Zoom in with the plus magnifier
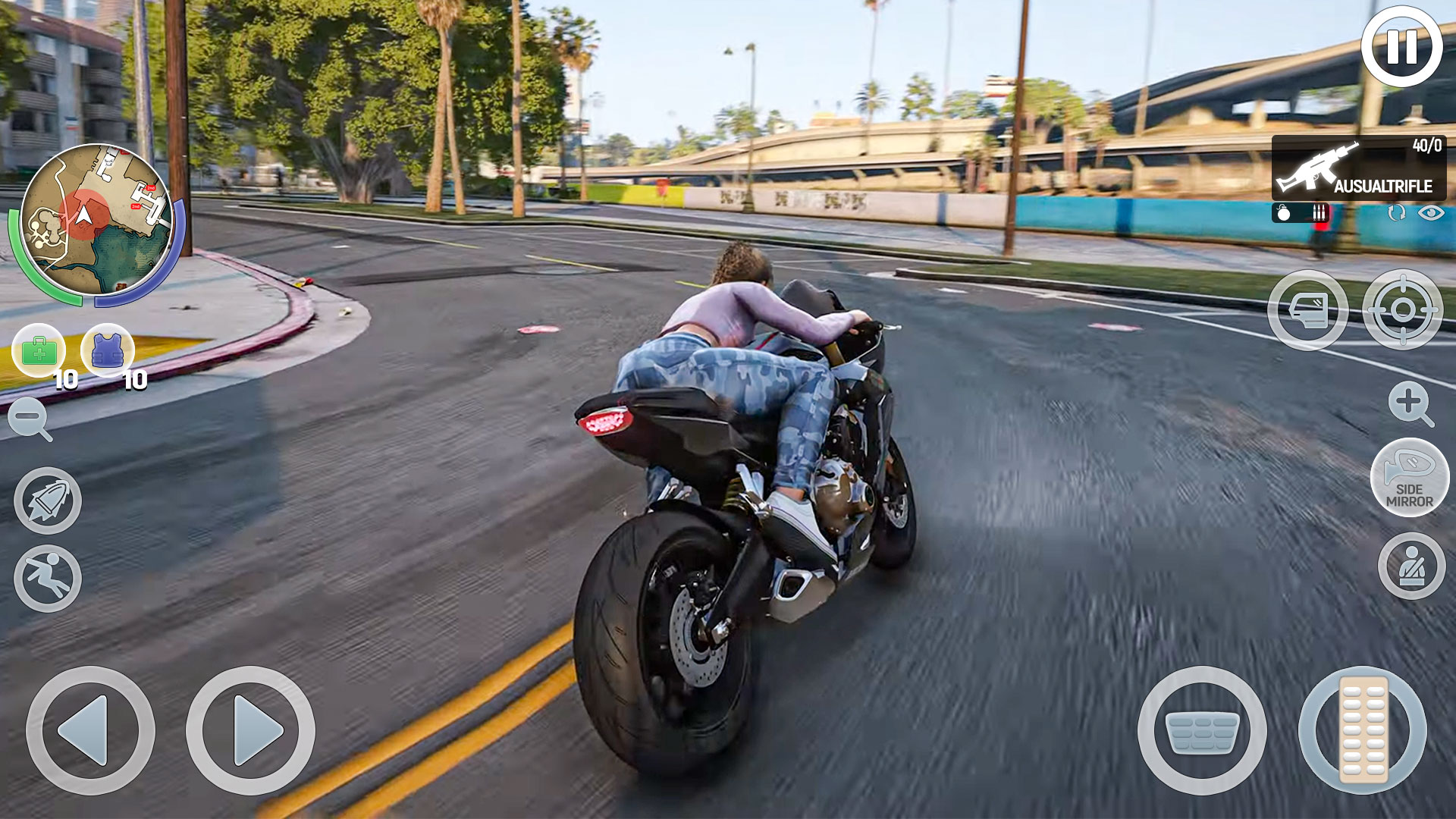Screen dimensions: 1456x819 tap(1410, 403)
